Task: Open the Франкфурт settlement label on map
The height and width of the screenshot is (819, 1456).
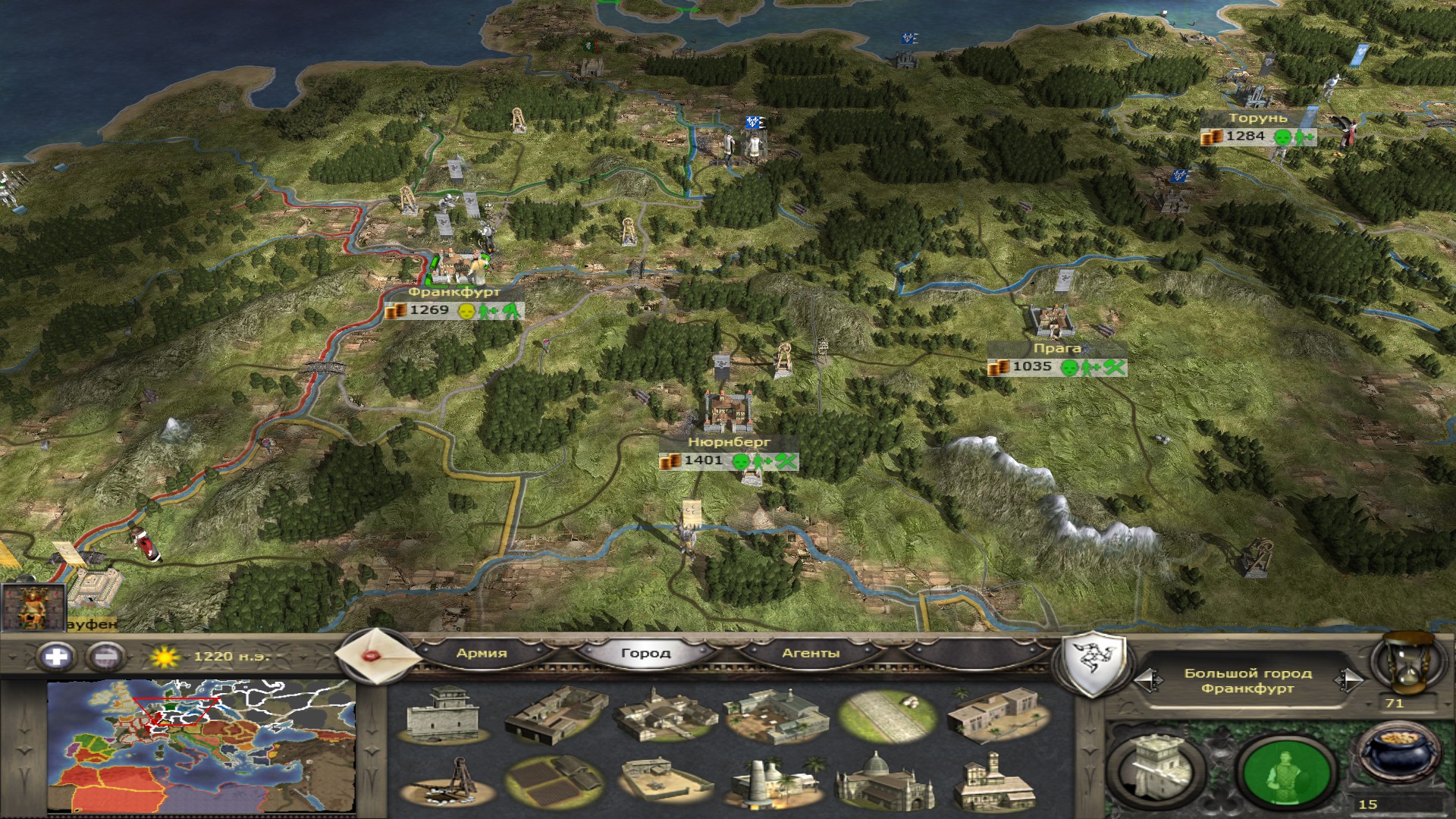Action: click(x=453, y=292)
